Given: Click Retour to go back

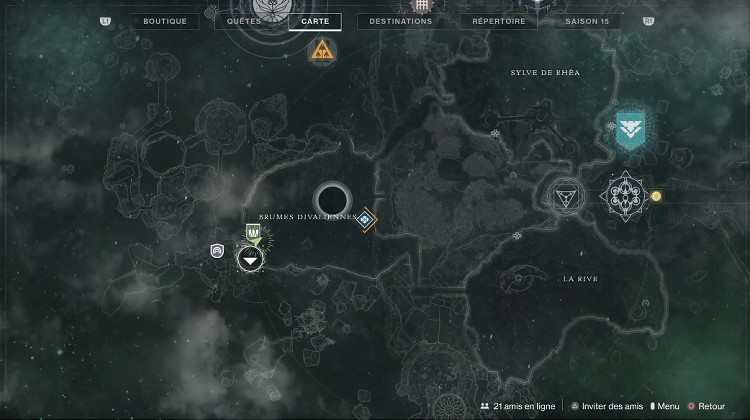Looking at the screenshot, I should (x=707, y=407).
